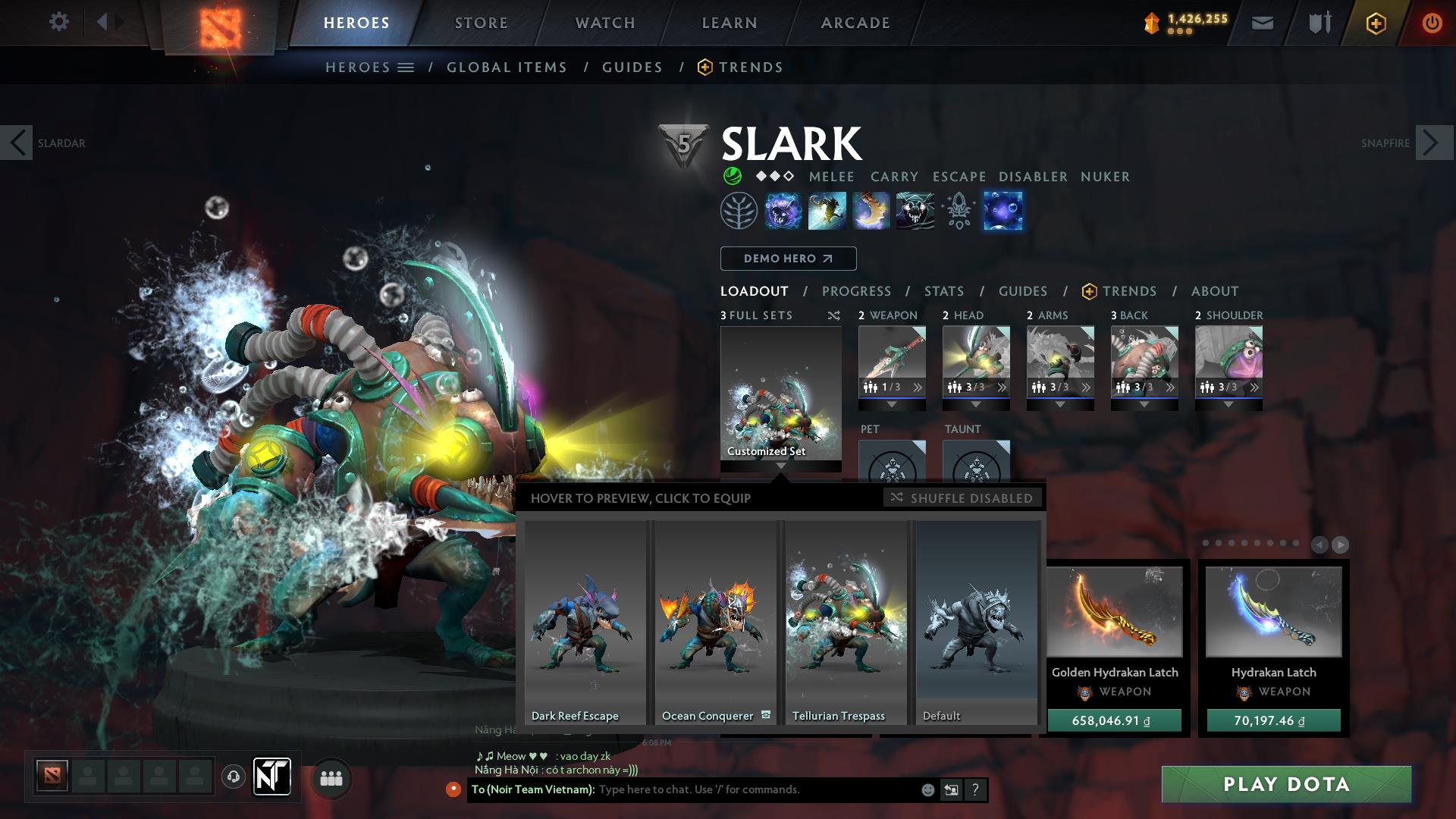Image resolution: width=1456 pixels, height=819 pixels.
Task: Open the voice chat headset icon
Action: [232, 778]
